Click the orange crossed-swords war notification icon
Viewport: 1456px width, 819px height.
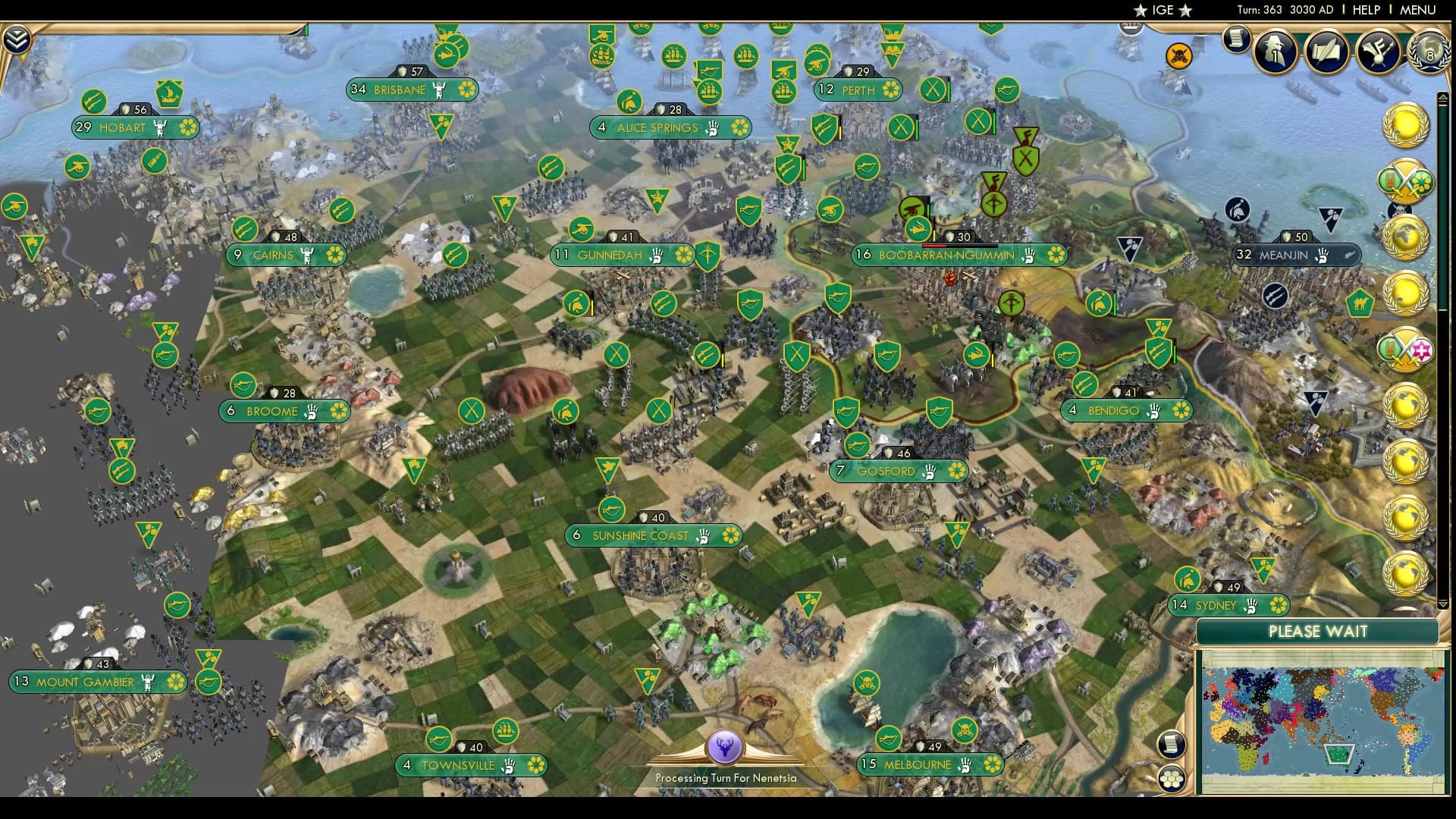[x=1178, y=55]
